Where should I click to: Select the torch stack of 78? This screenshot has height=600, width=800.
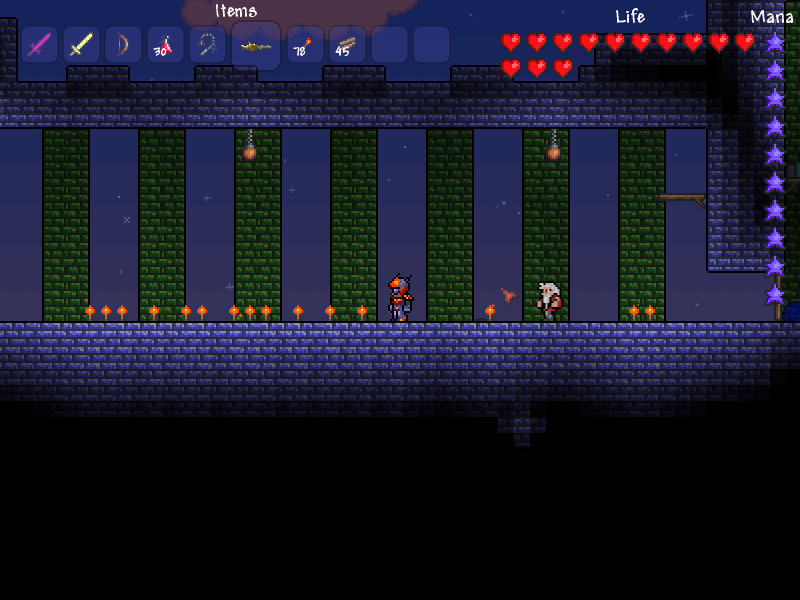pos(305,45)
